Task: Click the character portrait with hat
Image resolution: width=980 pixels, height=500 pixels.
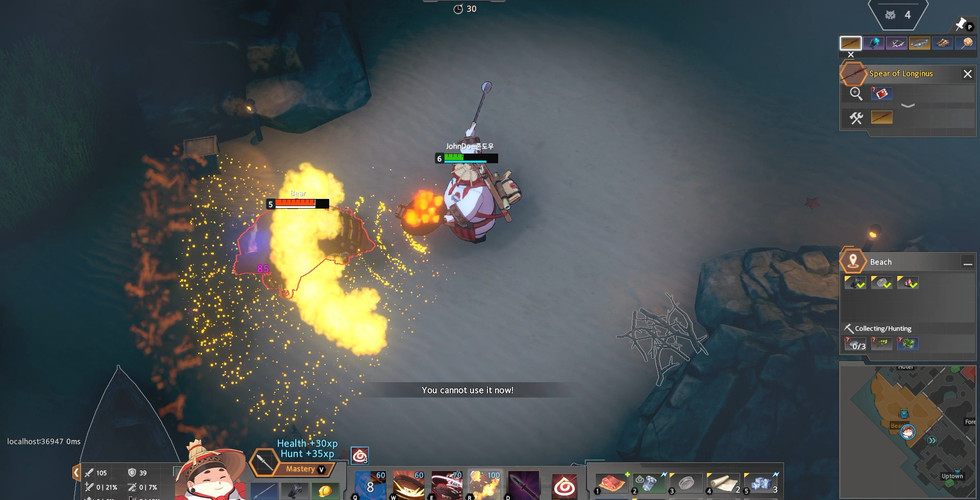Action: 211,476
